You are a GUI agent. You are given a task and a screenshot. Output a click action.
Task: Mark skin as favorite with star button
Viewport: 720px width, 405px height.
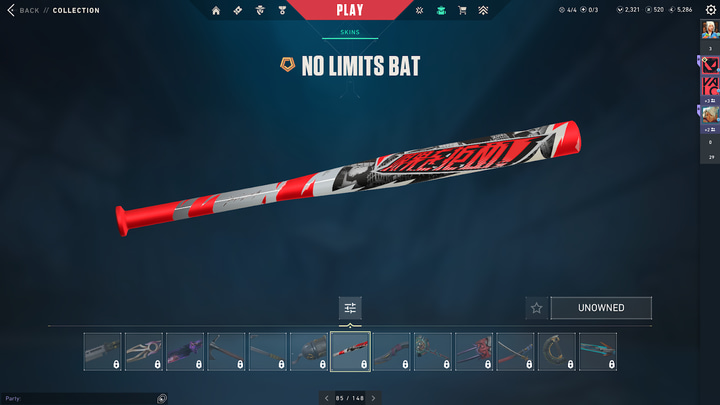click(x=536, y=308)
